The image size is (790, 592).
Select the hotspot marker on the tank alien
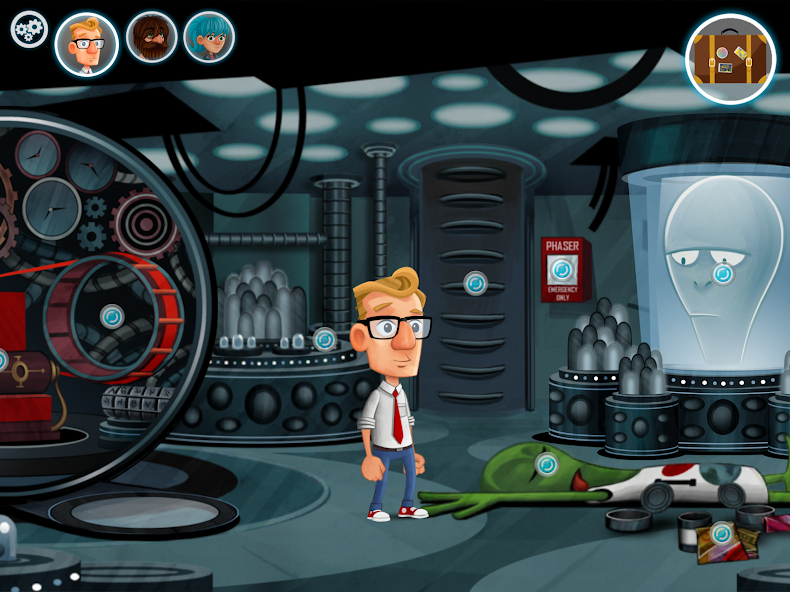tap(723, 273)
